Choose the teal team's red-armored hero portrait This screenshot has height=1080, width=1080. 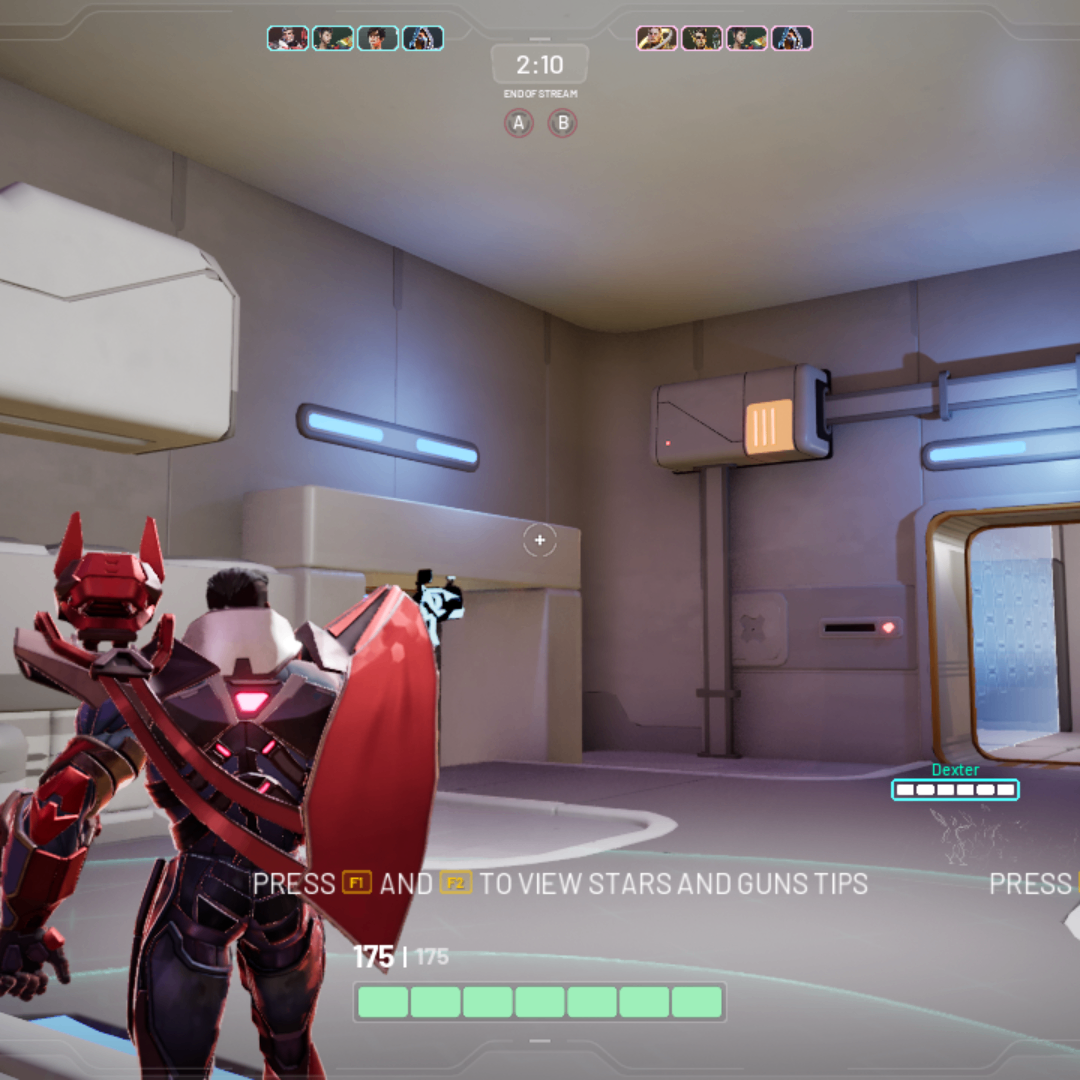[288, 38]
